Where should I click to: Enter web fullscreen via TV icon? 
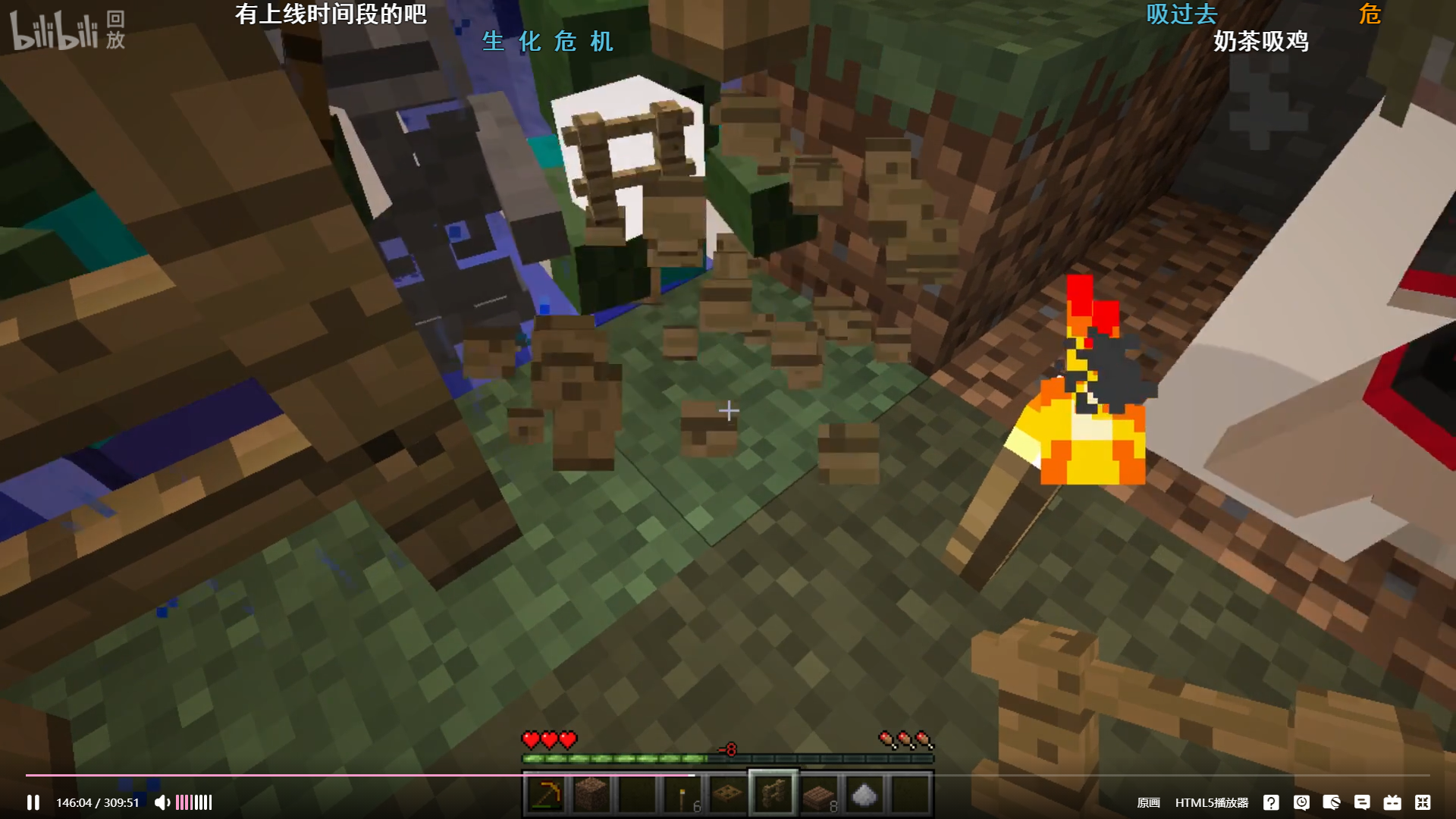coord(1393,802)
